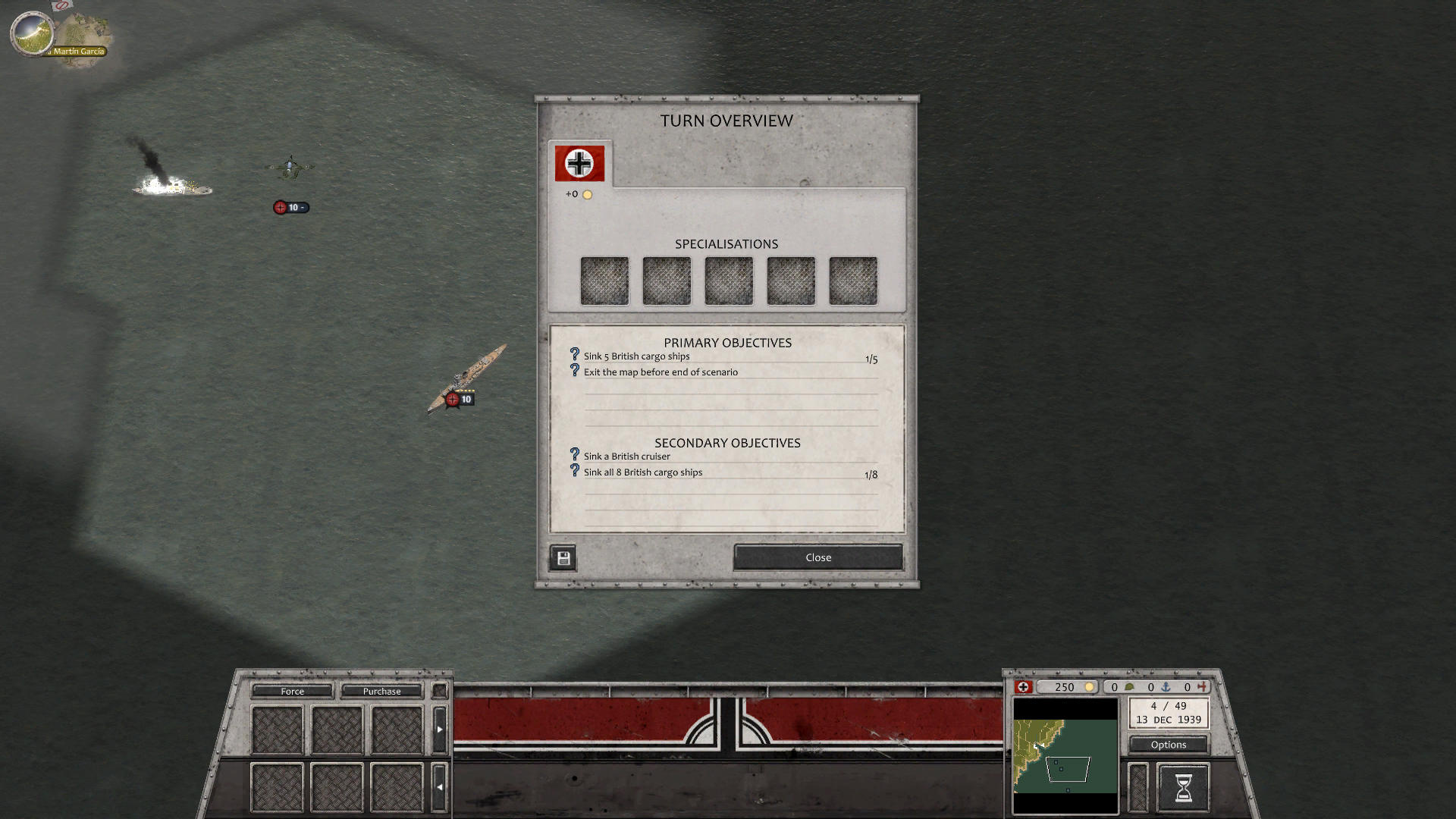The image size is (1456, 819).
Task: Collapse the lower slots with the left arrow
Action: click(440, 786)
